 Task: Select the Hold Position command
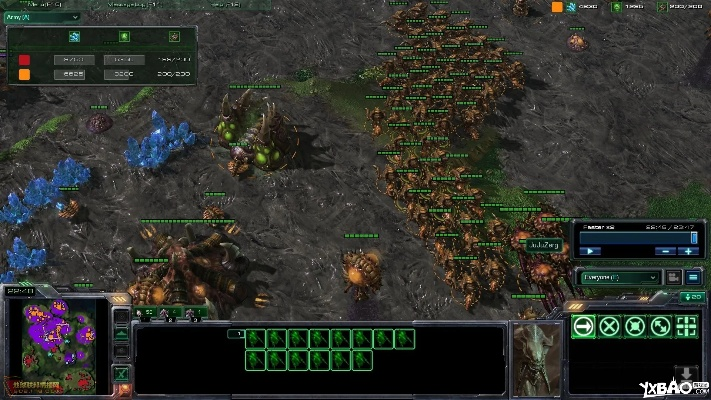[x=635, y=326]
